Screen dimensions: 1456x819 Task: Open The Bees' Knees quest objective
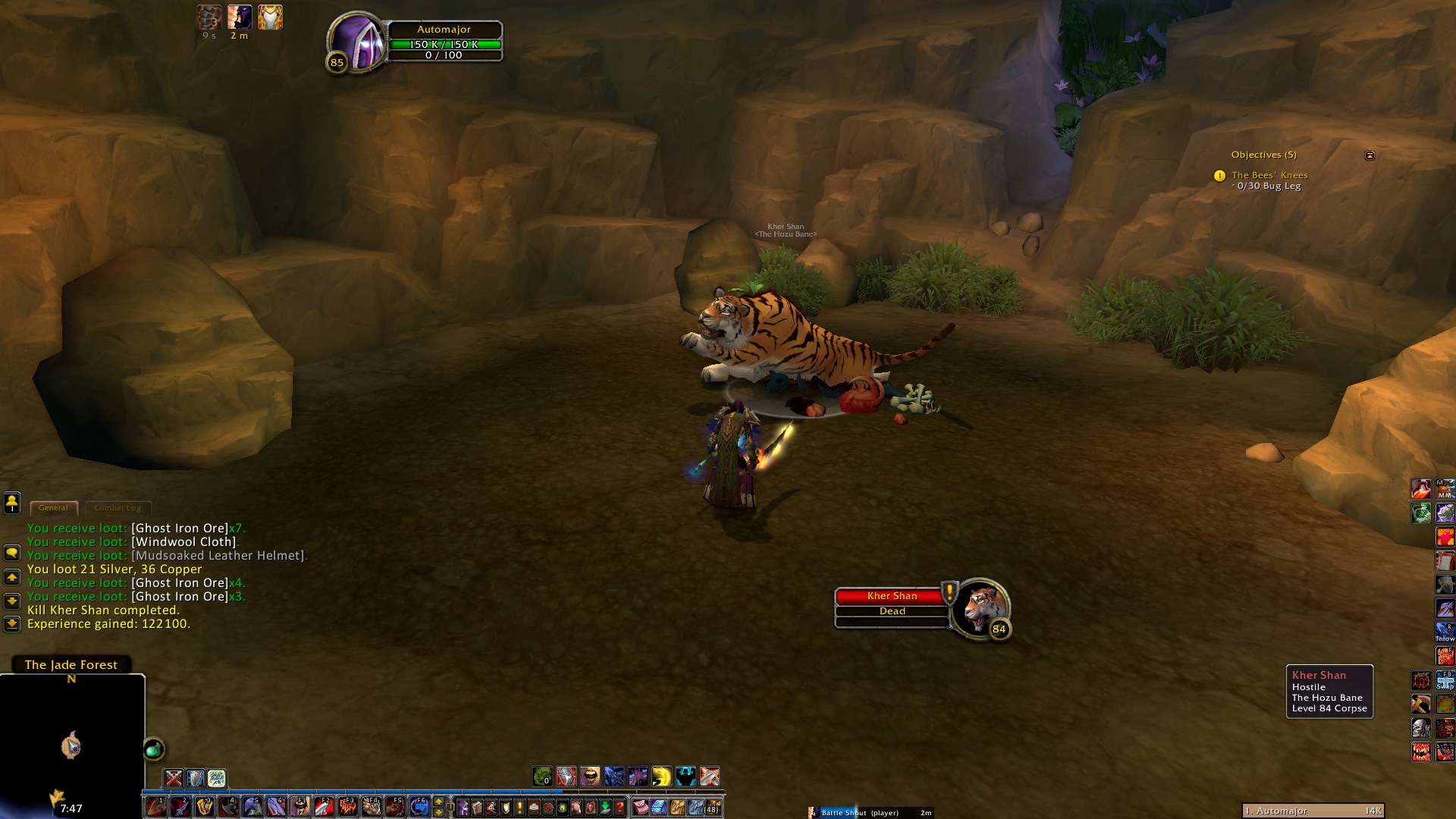tap(1269, 175)
